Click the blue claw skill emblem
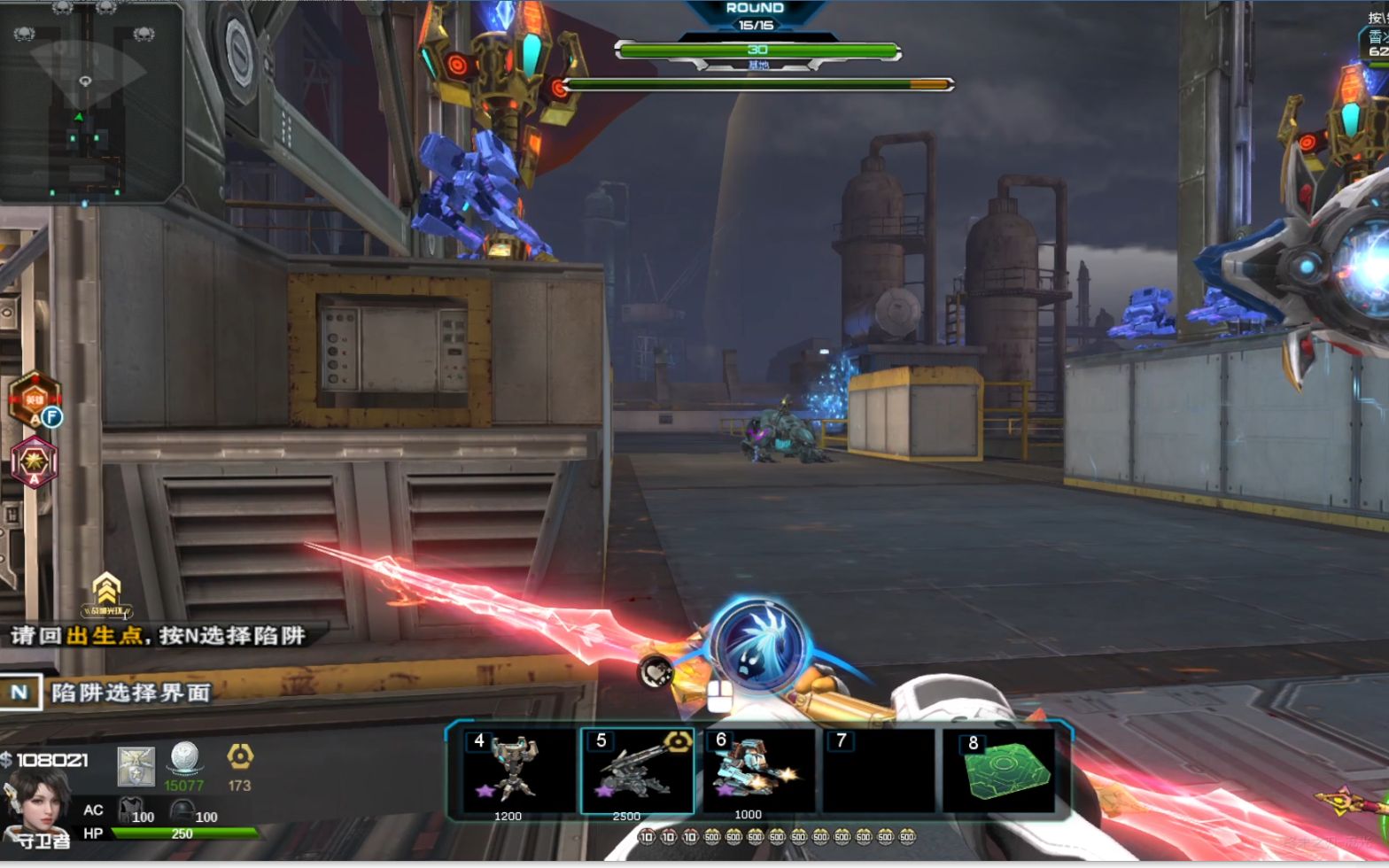The width and height of the screenshot is (1389, 868). (x=759, y=644)
